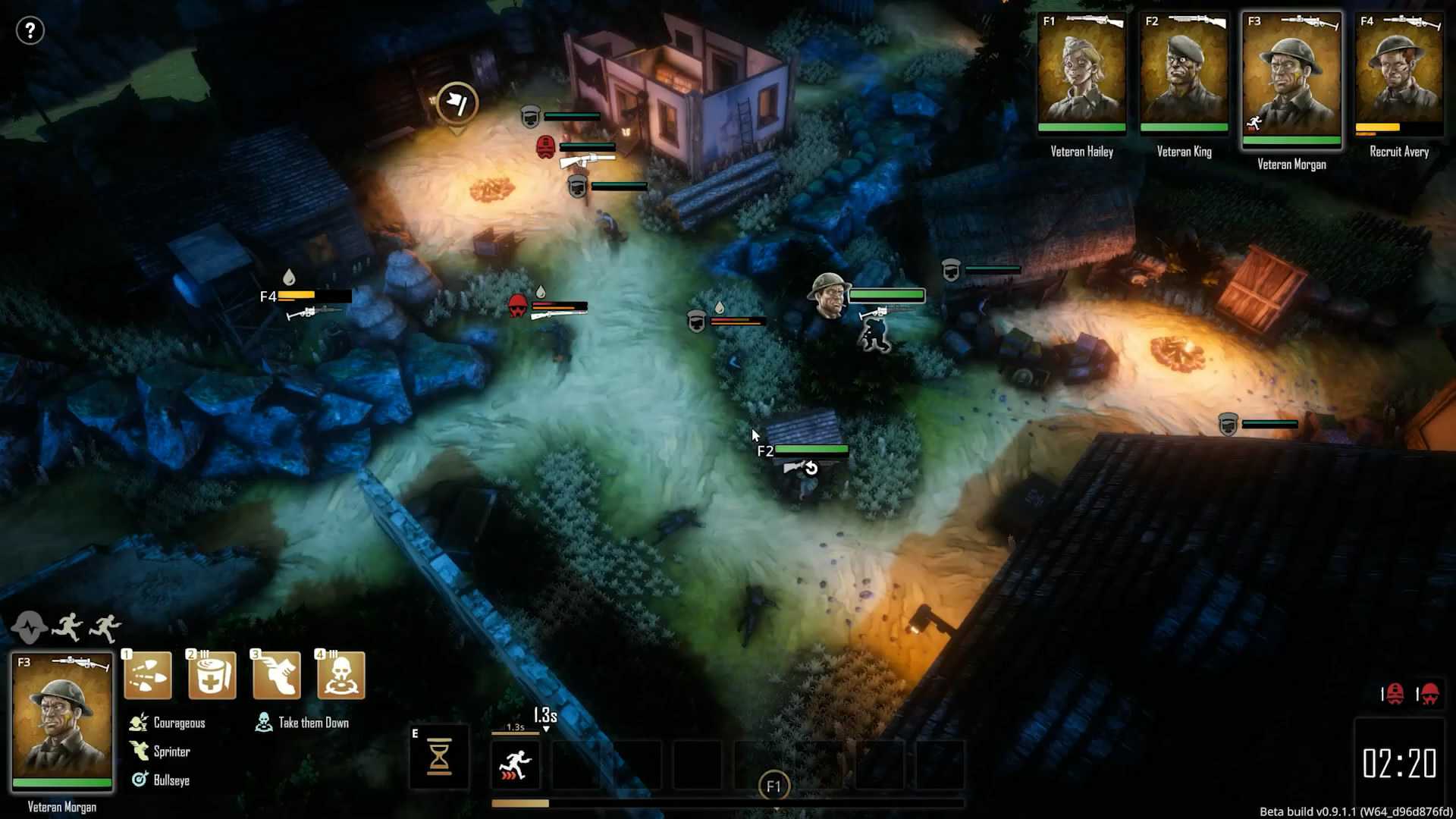Image resolution: width=1456 pixels, height=819 pixels.
Task: Click the hourglass wait button
Action: (440, 757)
